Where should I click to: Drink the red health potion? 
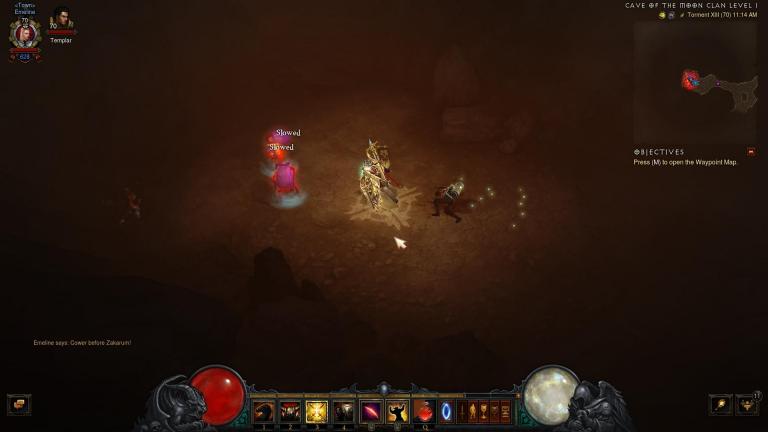coord(424,411)
